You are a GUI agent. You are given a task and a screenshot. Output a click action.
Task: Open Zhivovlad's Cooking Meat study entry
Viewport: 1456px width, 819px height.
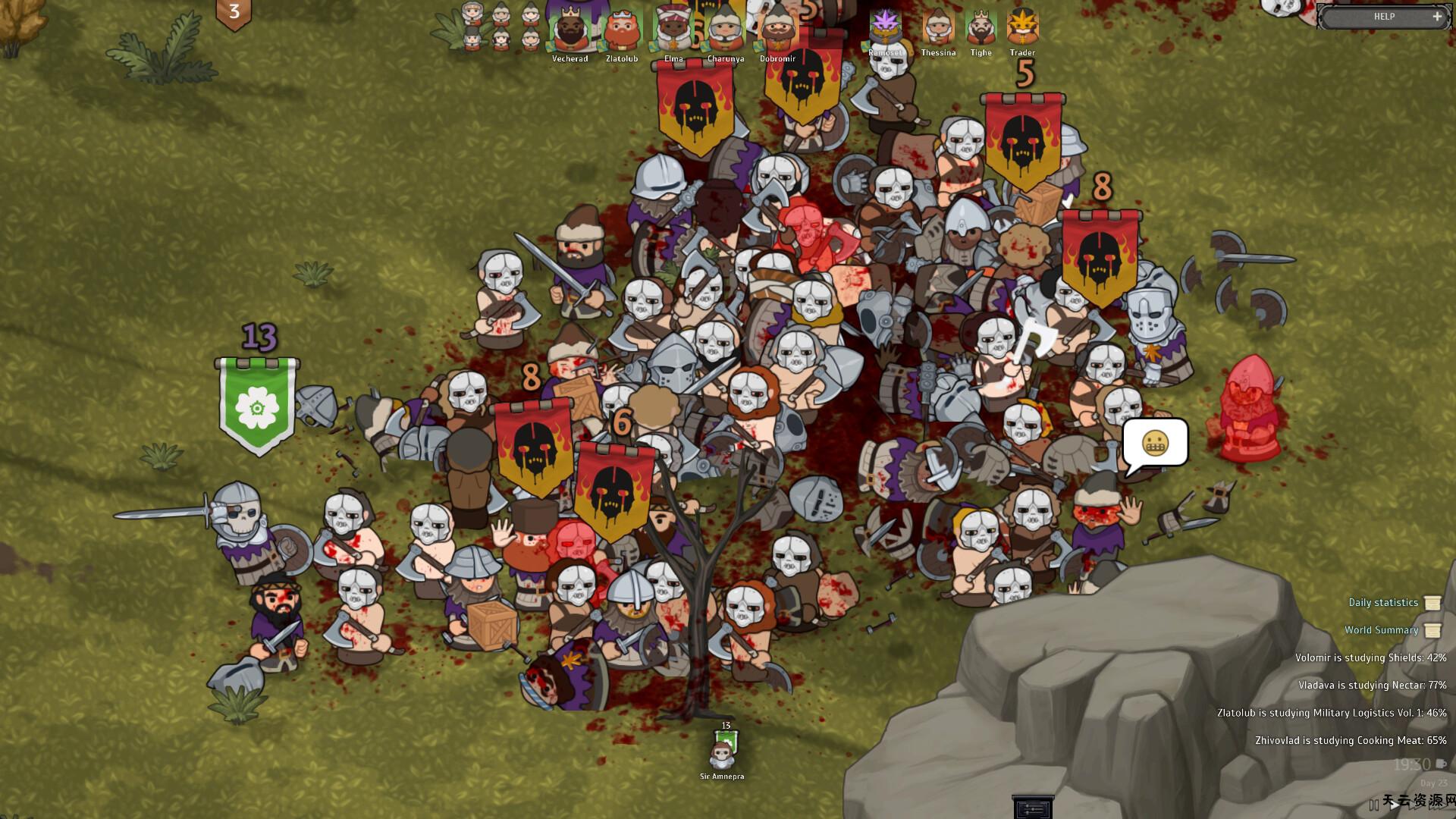pyautogui.click(x=1351, y=741)
